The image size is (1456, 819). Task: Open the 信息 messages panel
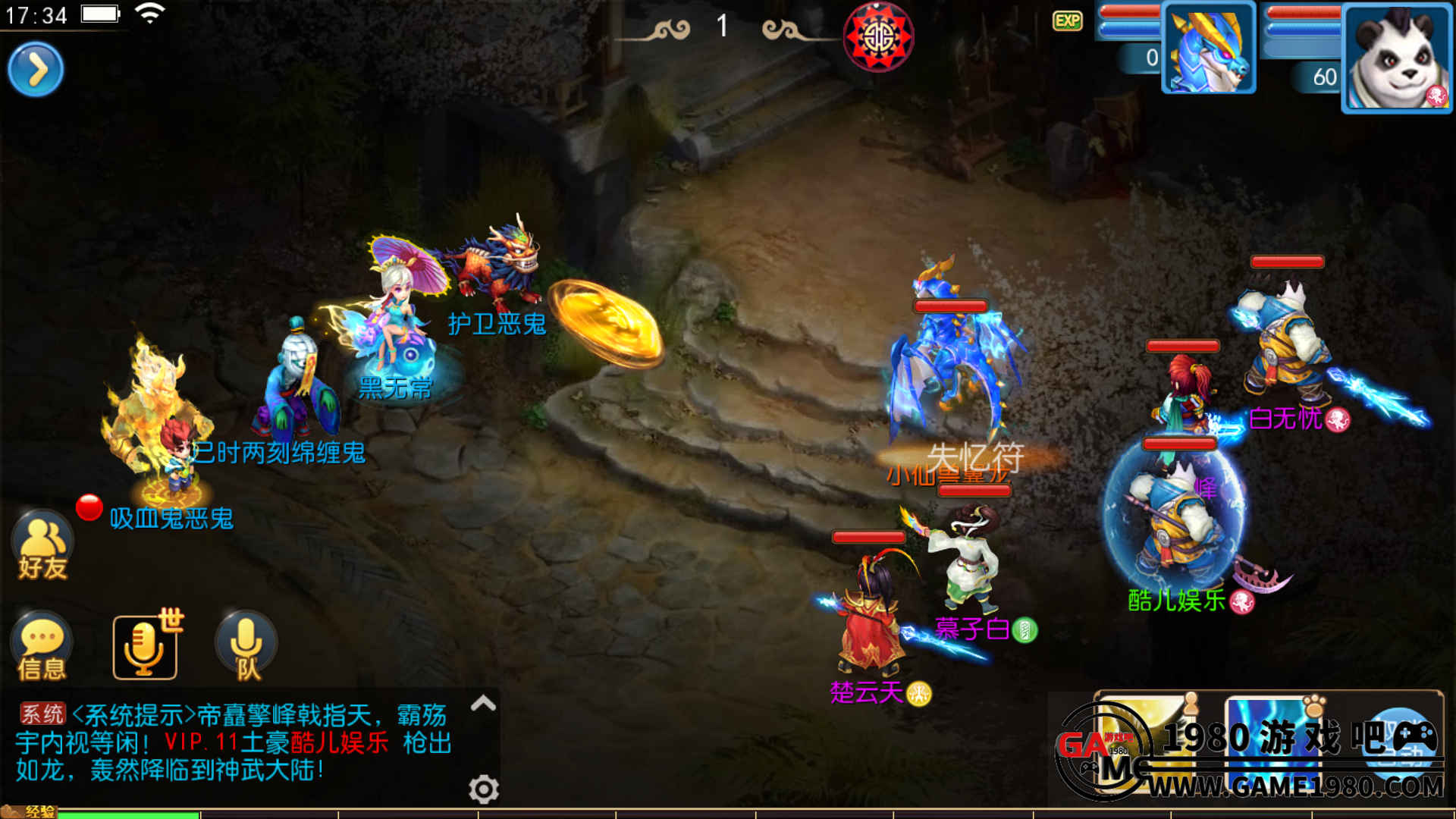pyautogui.click(x=42, y=646)
